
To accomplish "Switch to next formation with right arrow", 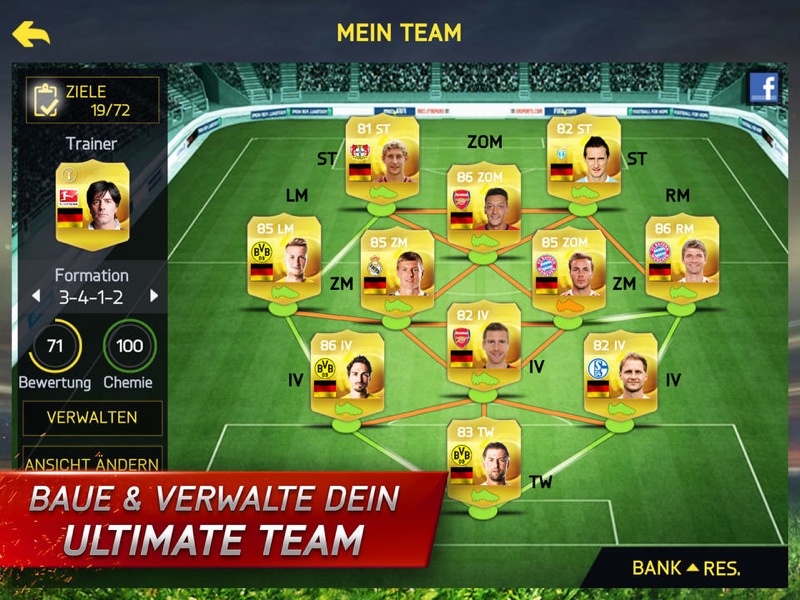I will tap(154, 296).
